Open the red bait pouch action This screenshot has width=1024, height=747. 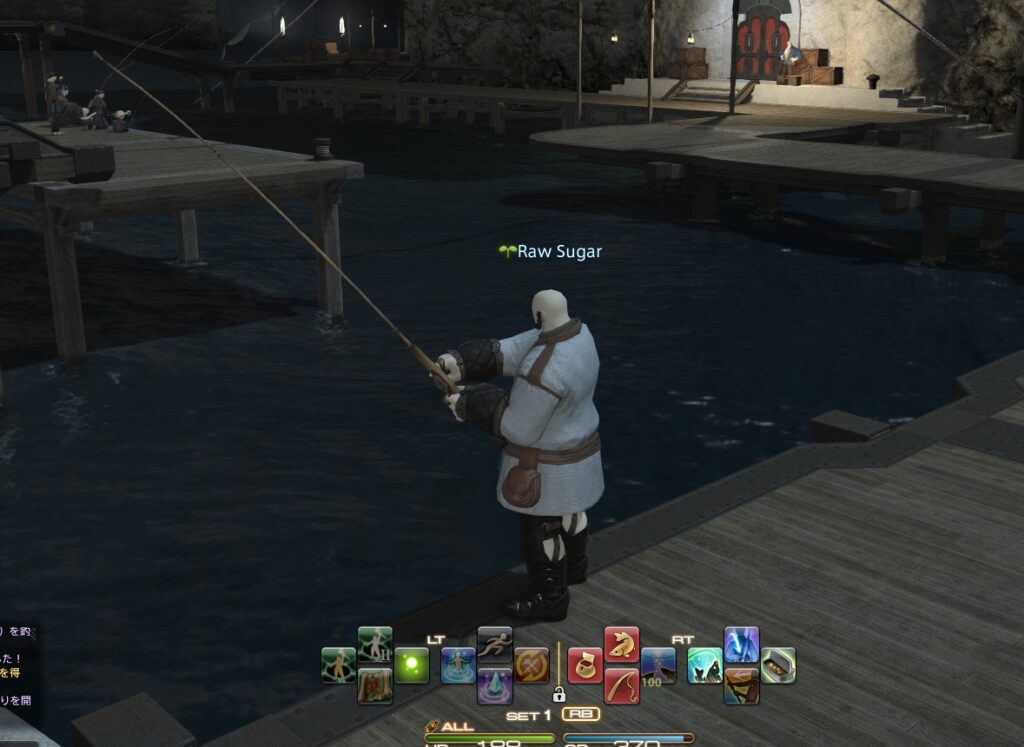pyautogui.click(x=585, y=665)
